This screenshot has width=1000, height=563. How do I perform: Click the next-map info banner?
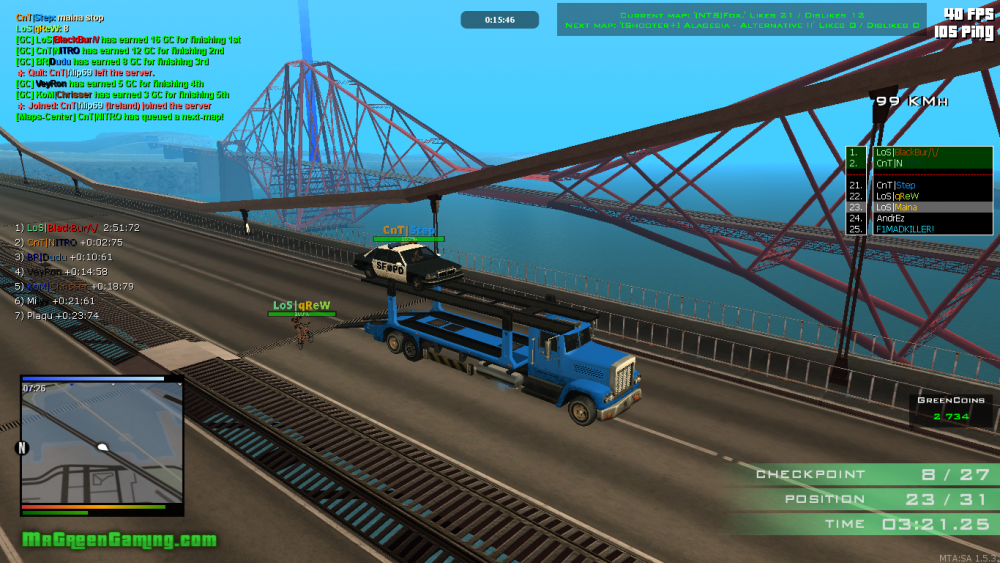click(x=741, y=25)
